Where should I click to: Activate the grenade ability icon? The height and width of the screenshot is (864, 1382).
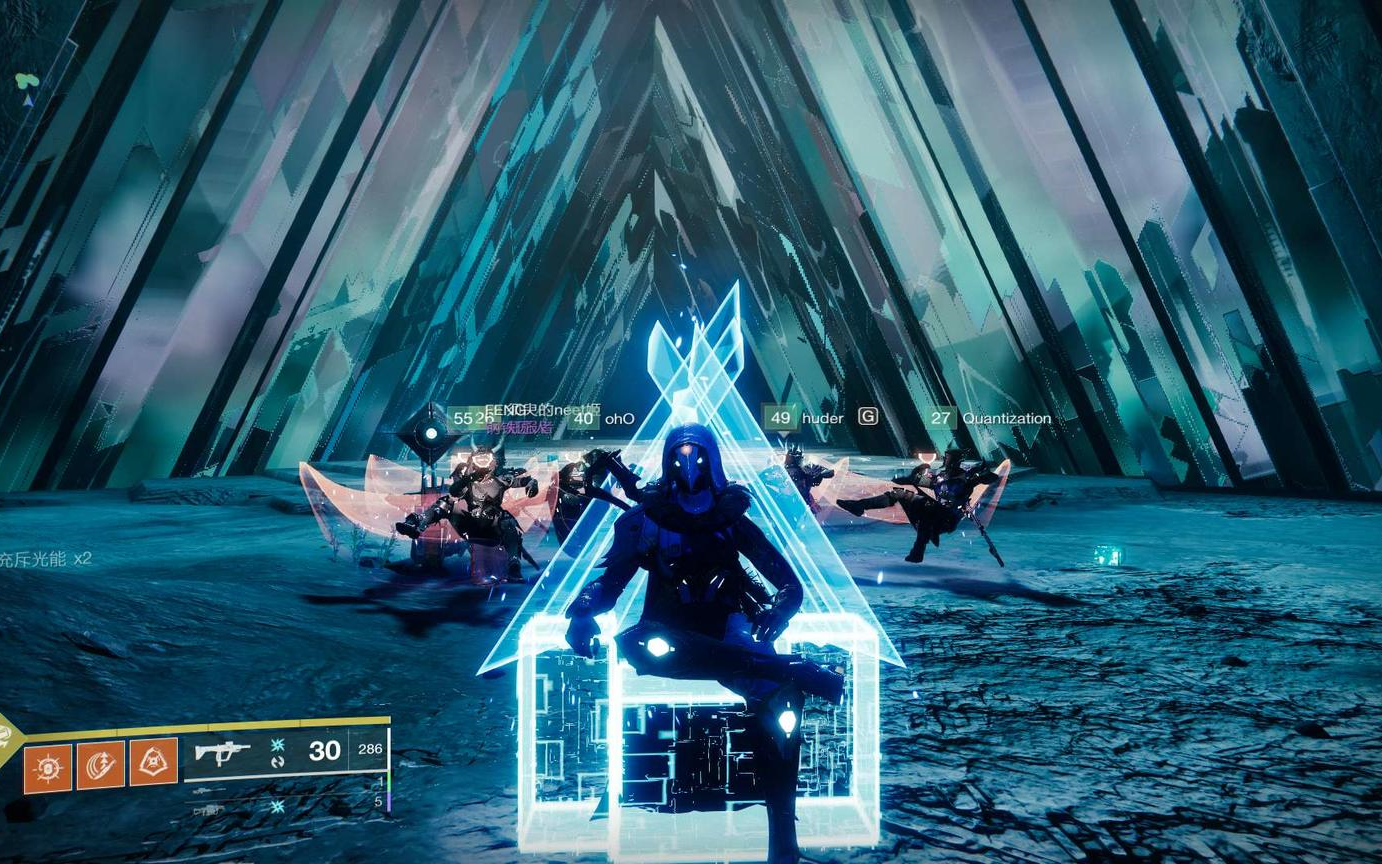(48, 766)
